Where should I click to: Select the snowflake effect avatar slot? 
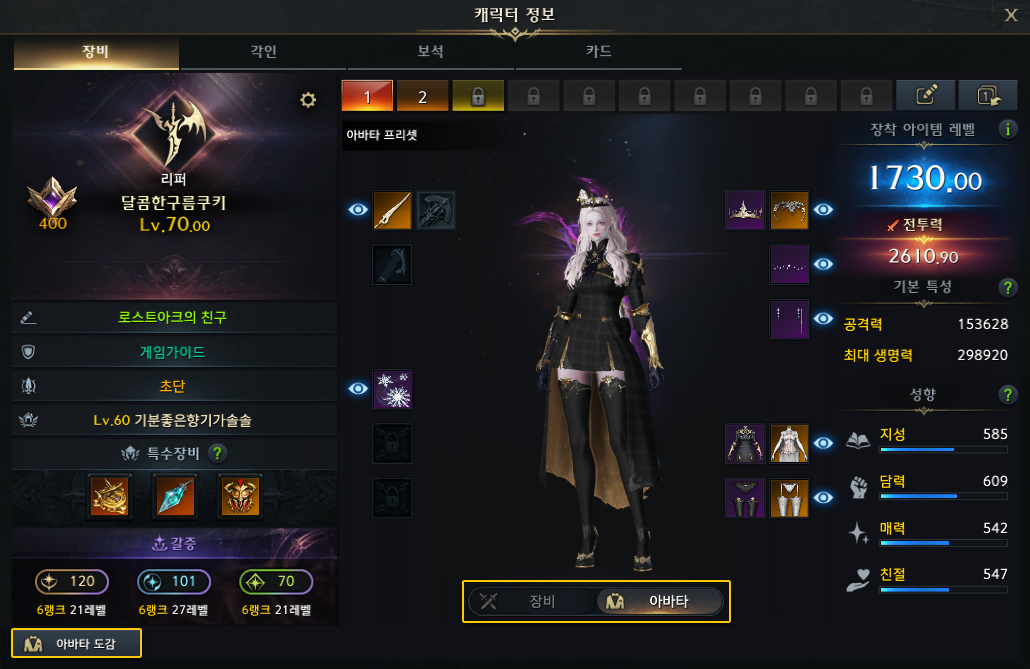tap(392, 389)
